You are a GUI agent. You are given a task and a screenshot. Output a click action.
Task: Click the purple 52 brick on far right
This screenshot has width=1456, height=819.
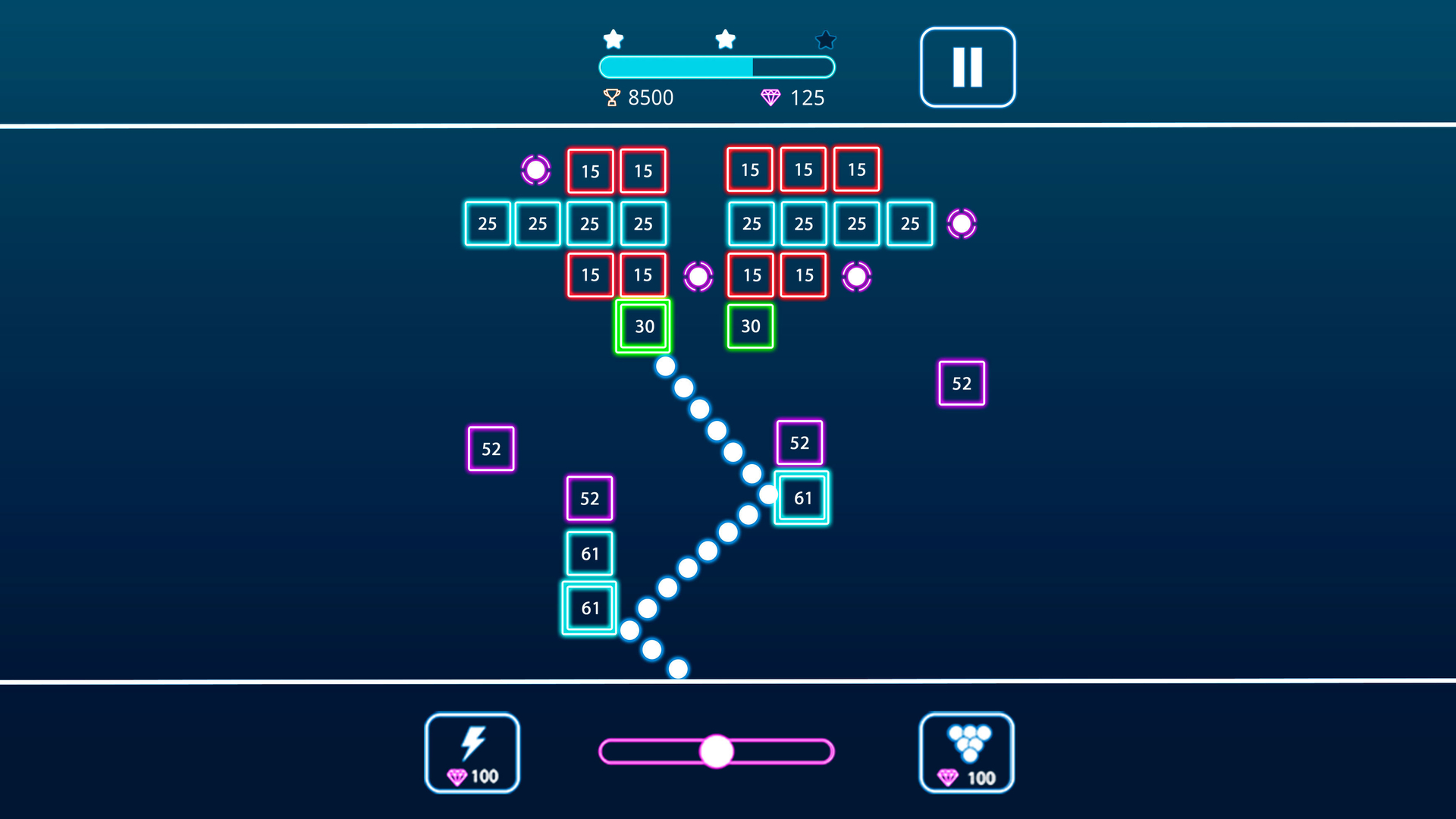[x=961, y=383]
